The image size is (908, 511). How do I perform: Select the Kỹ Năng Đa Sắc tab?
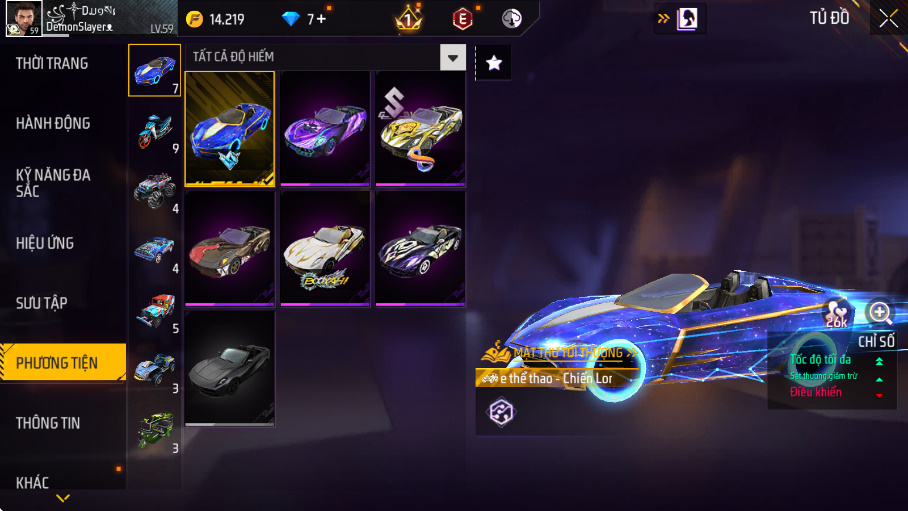[x=53, y=182]
